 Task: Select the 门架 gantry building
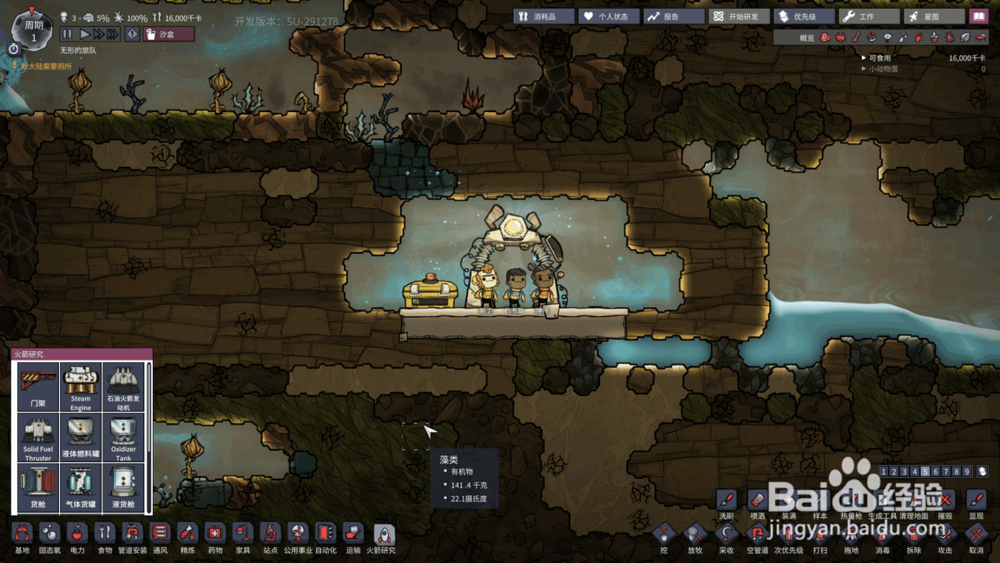[x=38, y=384]
